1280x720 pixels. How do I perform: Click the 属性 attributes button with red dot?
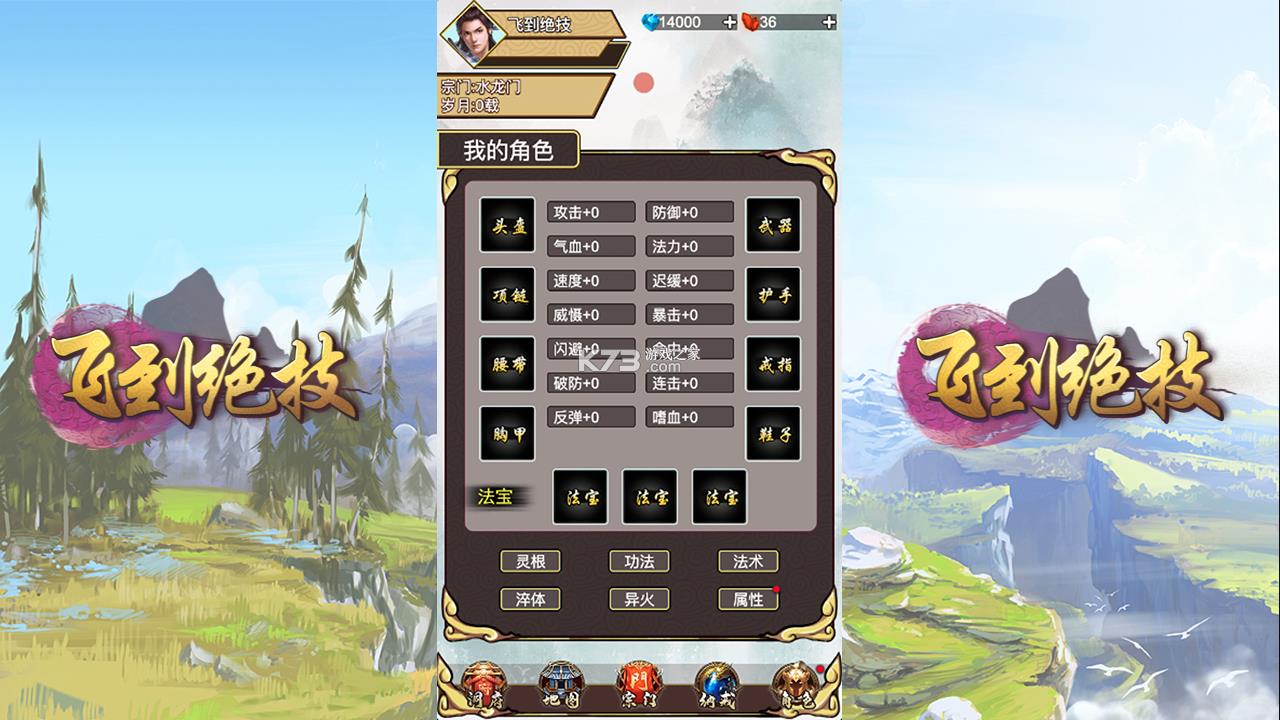[x=748, y=597]
